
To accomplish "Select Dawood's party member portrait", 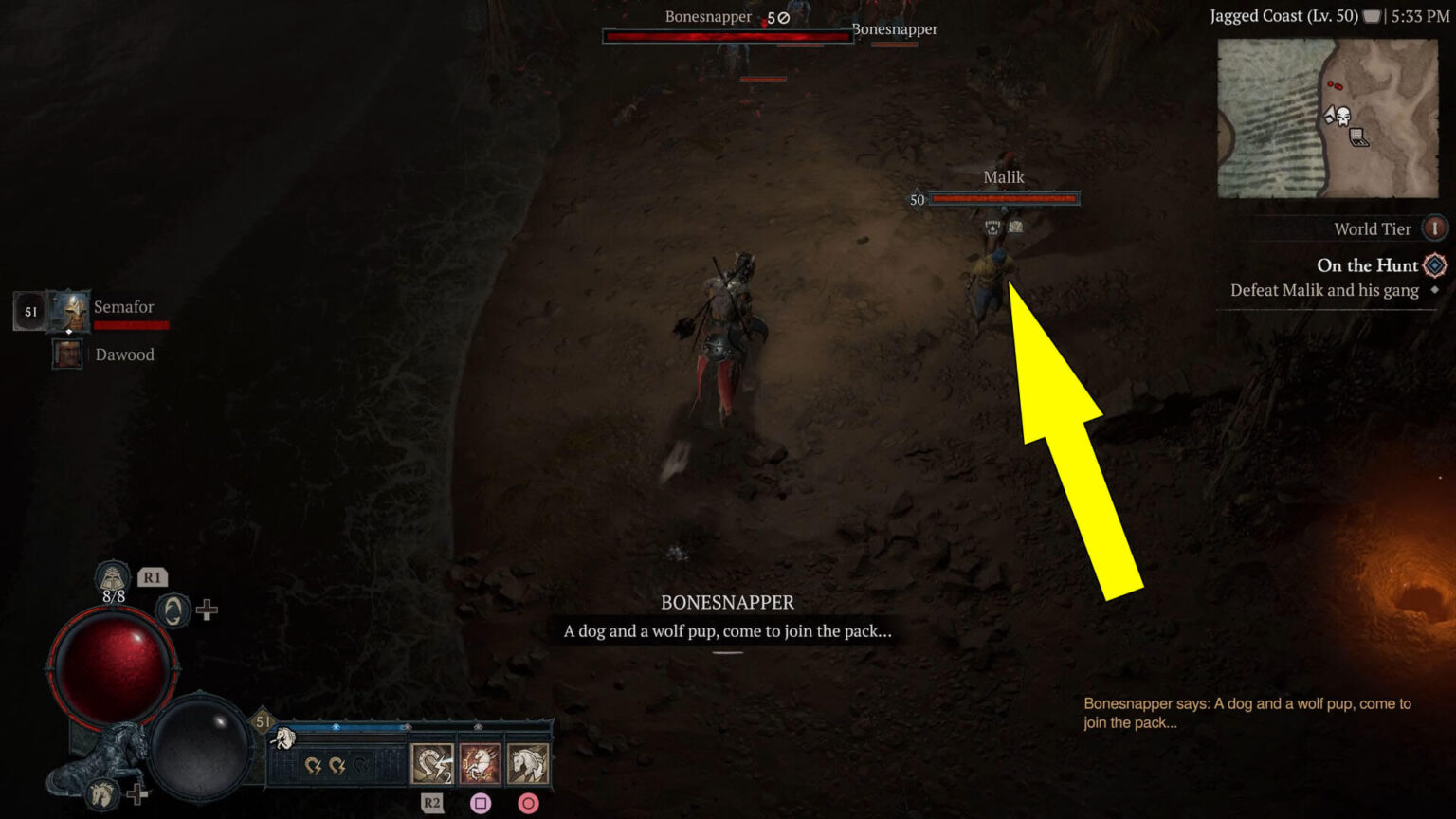I will pyautogui.click(x=67, y=355).
